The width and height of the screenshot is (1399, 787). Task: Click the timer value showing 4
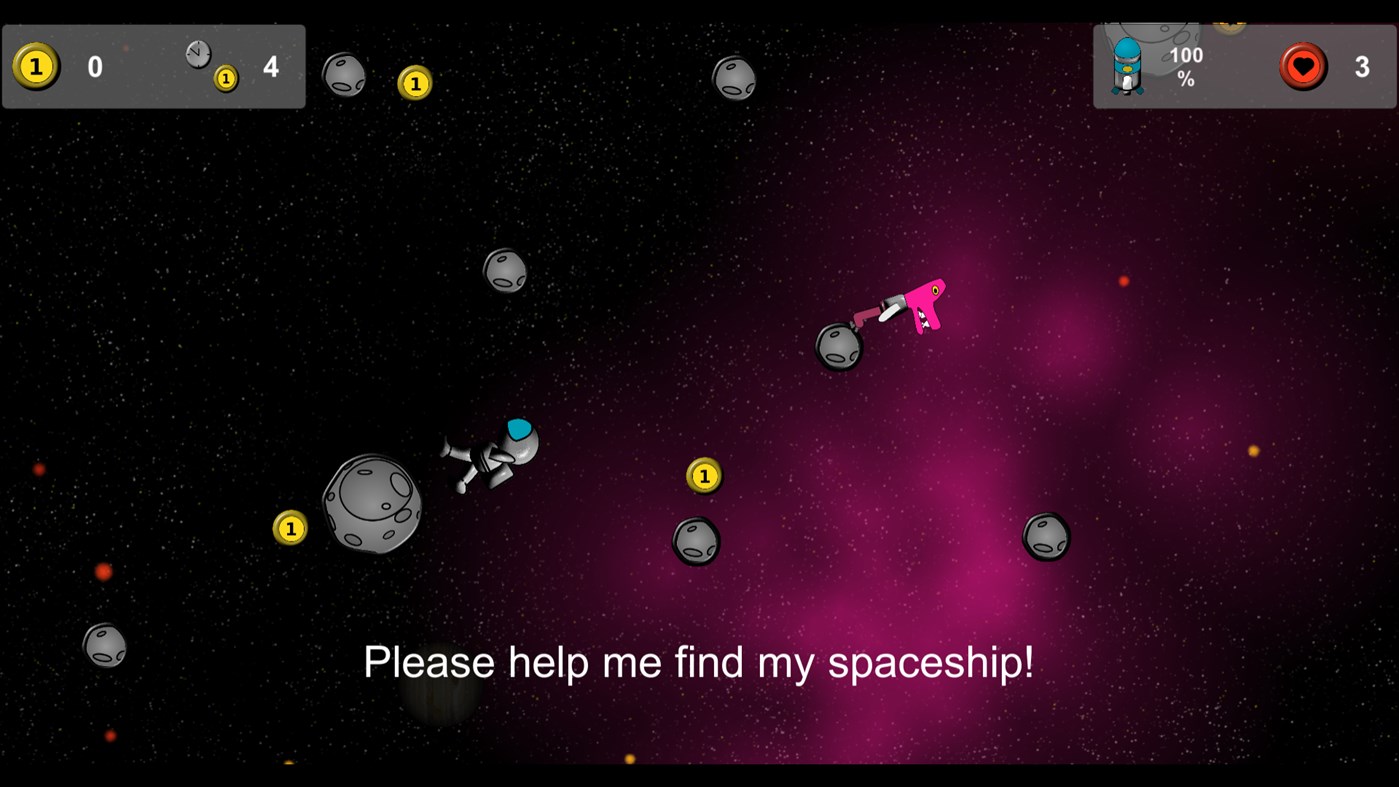coord(270,66)
